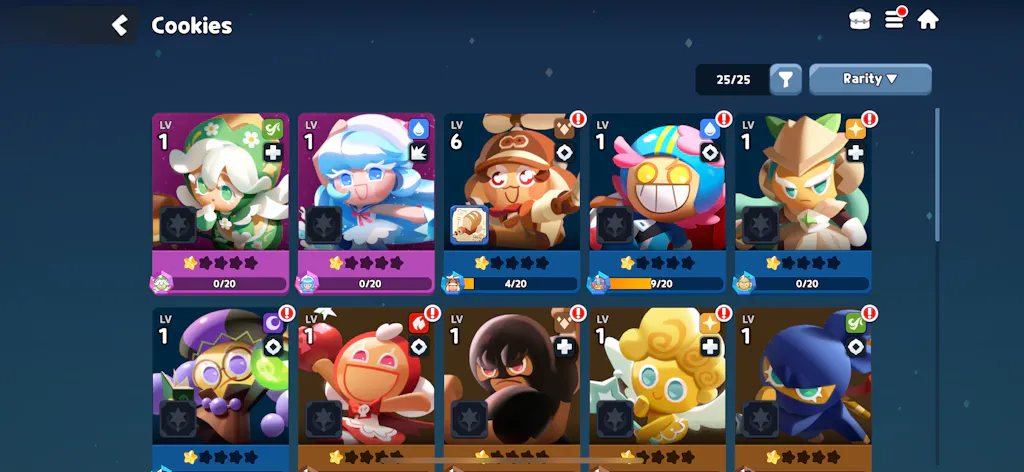1024x472 pixels.
Task: Select the blue-haired cookie in white bonnet
Action: click(366, 190)
